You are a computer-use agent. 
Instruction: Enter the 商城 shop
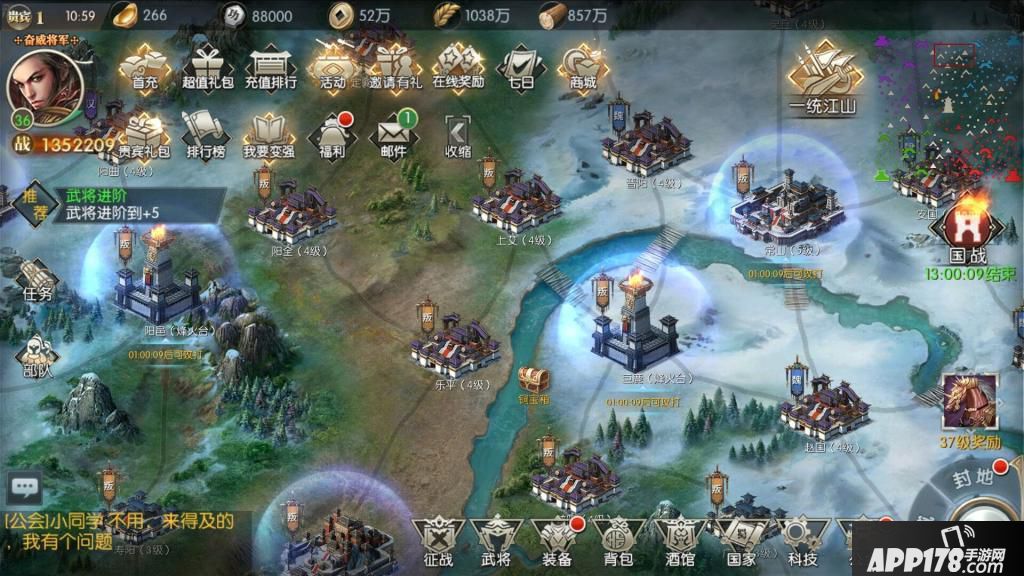(x=583, y=66)
